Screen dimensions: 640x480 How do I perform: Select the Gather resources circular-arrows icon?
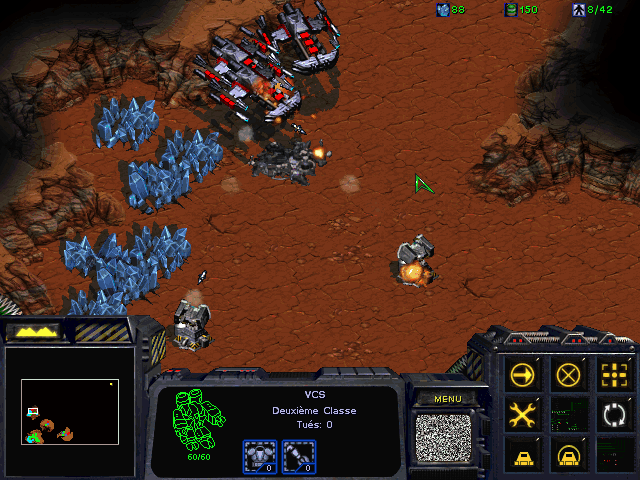click(612, 413)
